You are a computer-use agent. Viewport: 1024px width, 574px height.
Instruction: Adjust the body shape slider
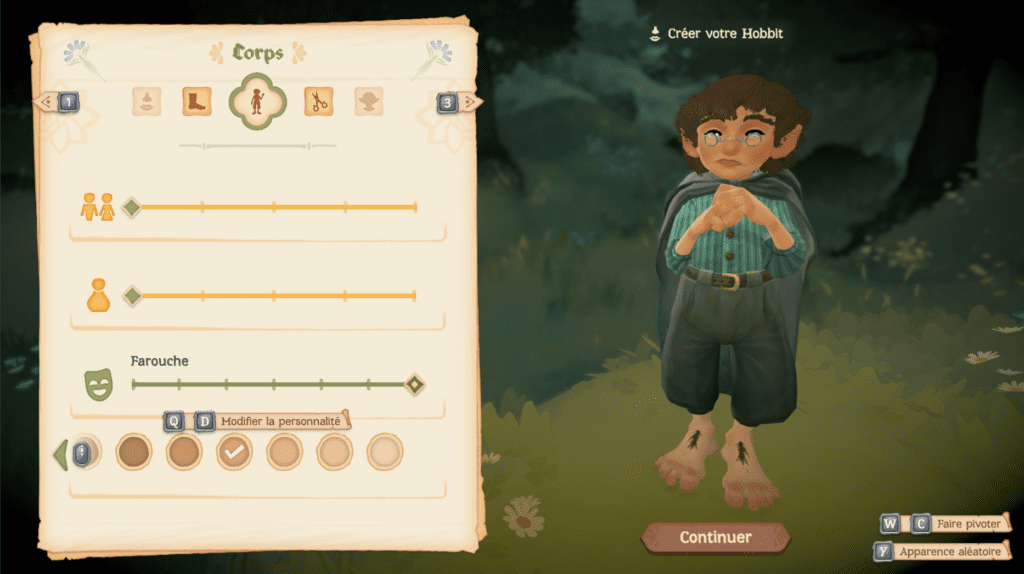[131, 296]
